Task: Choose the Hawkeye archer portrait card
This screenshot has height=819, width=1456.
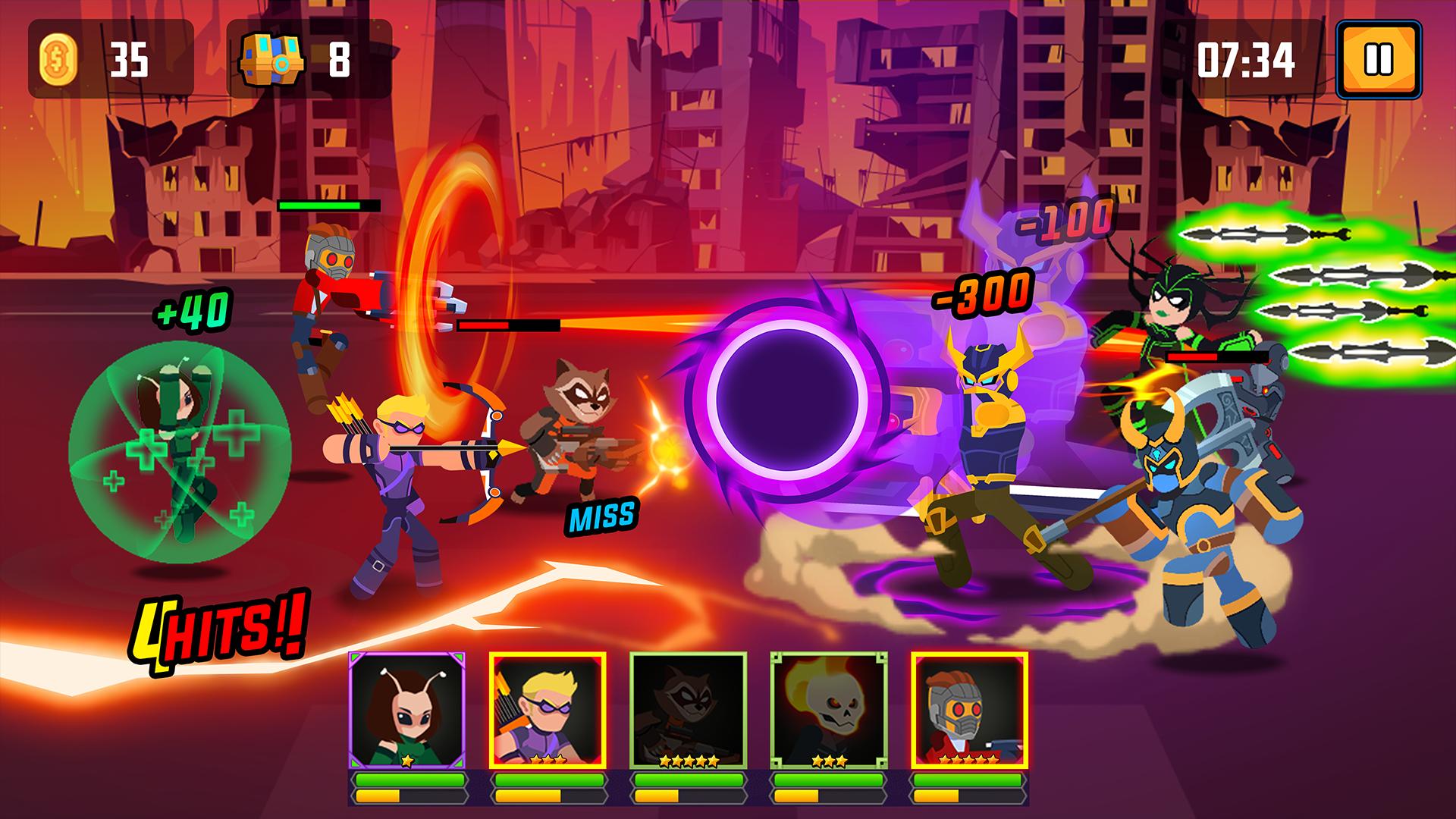Action: coord(548,710)
